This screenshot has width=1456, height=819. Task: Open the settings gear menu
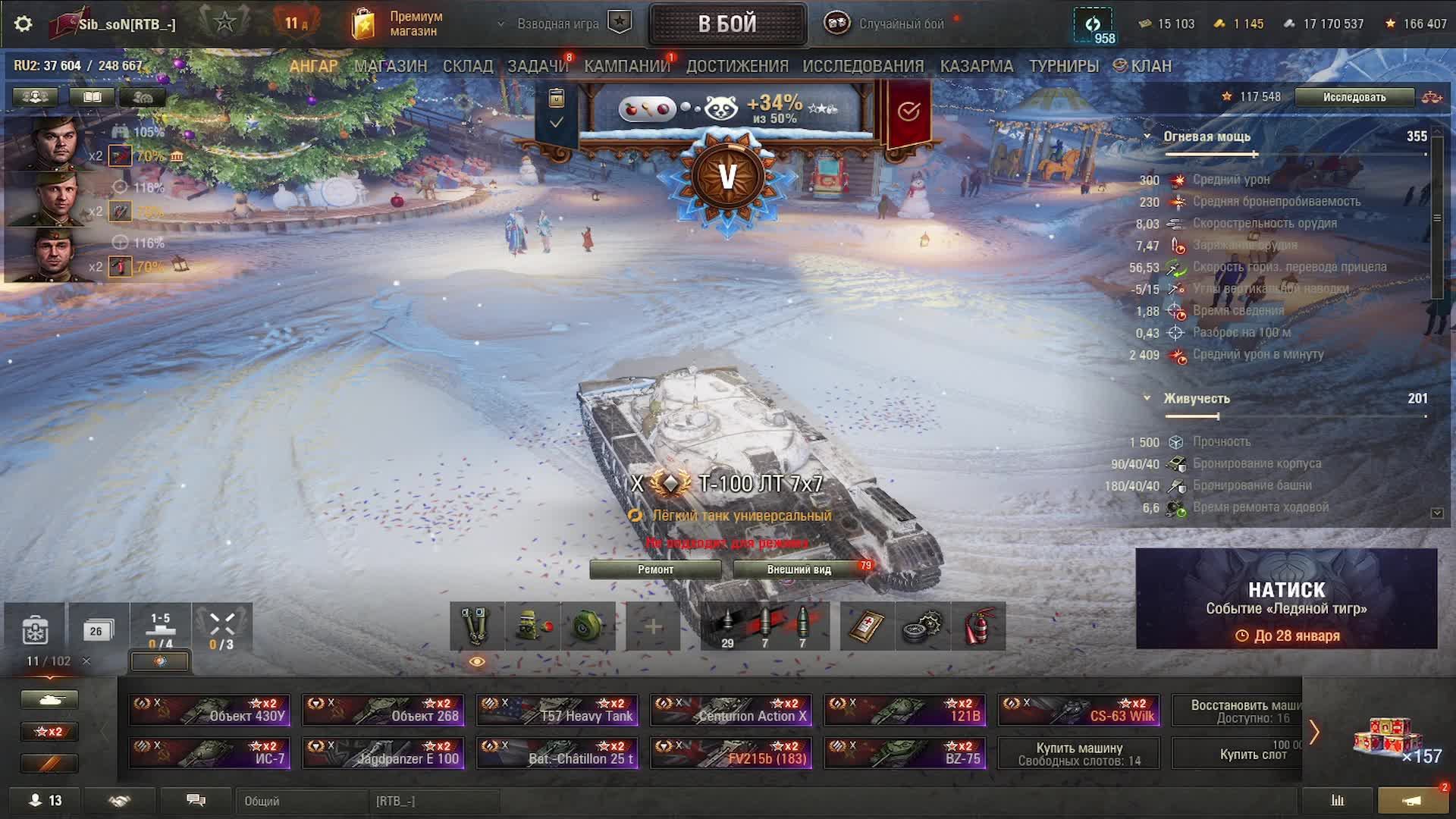[24, 24]
